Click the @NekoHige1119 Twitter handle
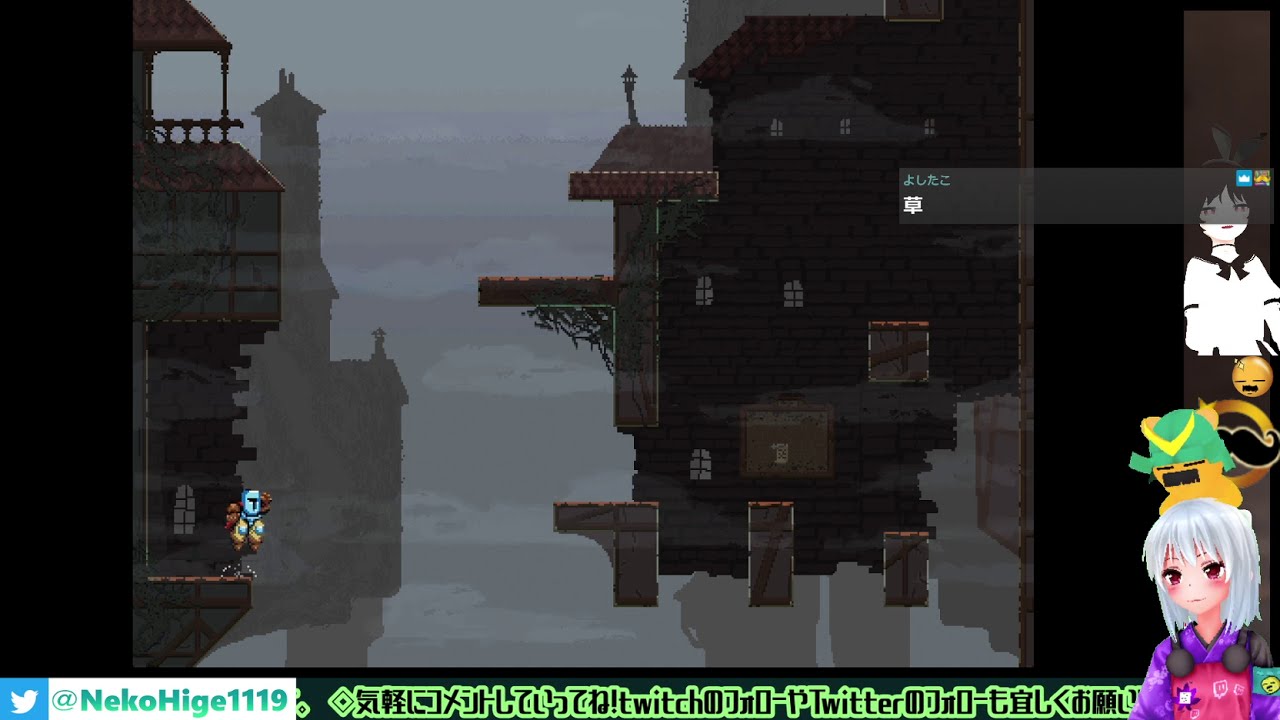 [169, 700]
